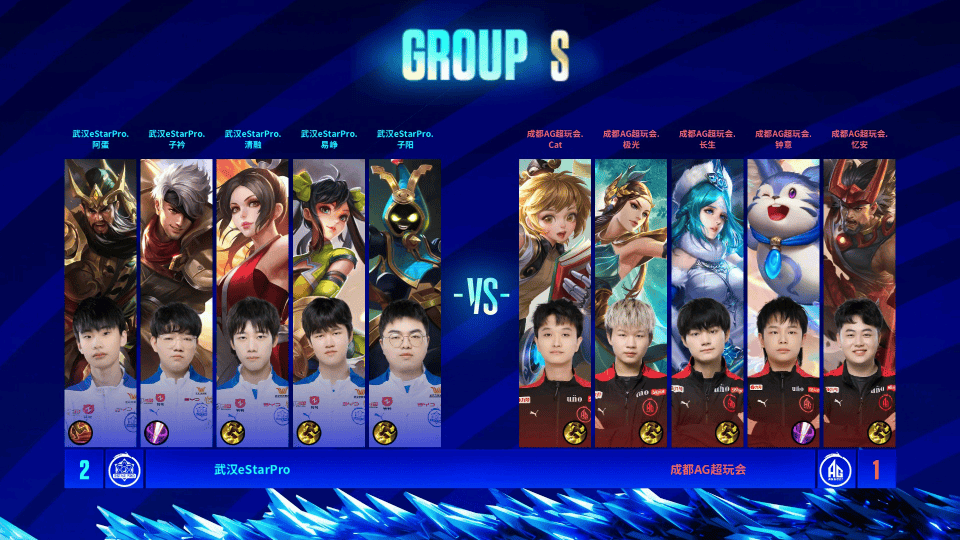The width and height of the screenshot is (960, 540).
Task: Select AG player Cat's card
Action: tap(556, 302)
